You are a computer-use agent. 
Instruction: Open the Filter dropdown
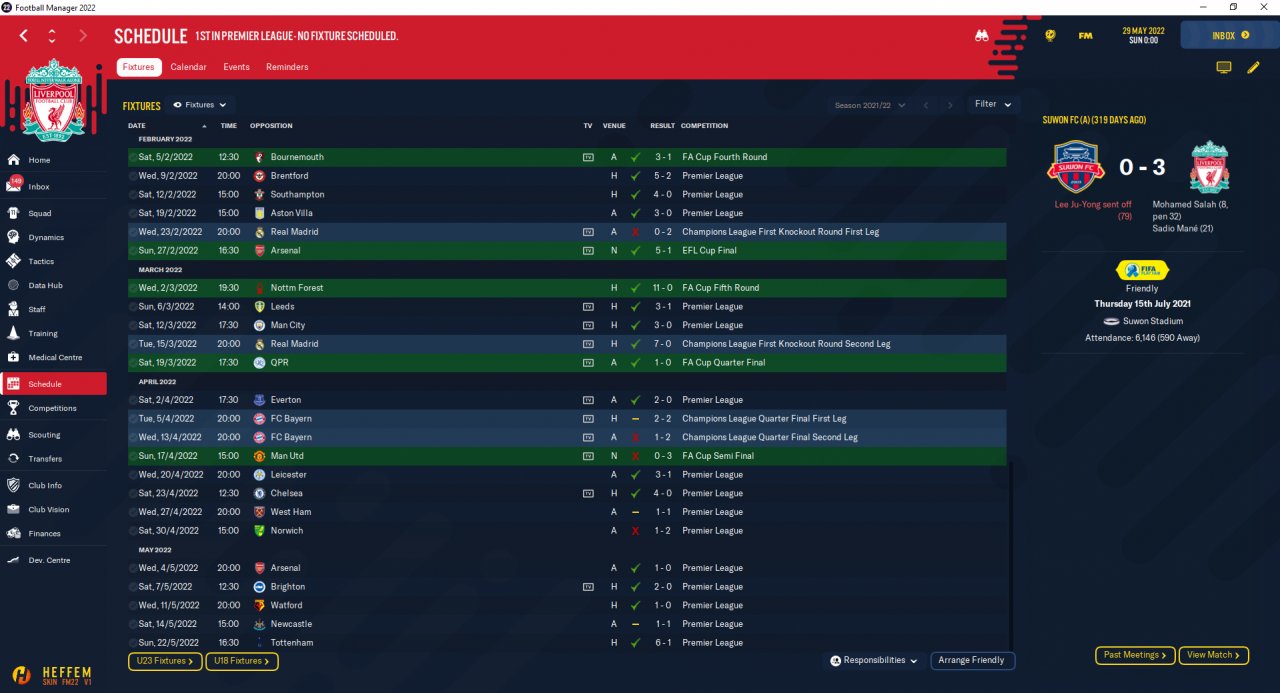pyautogui.click(x=992, y=104)
